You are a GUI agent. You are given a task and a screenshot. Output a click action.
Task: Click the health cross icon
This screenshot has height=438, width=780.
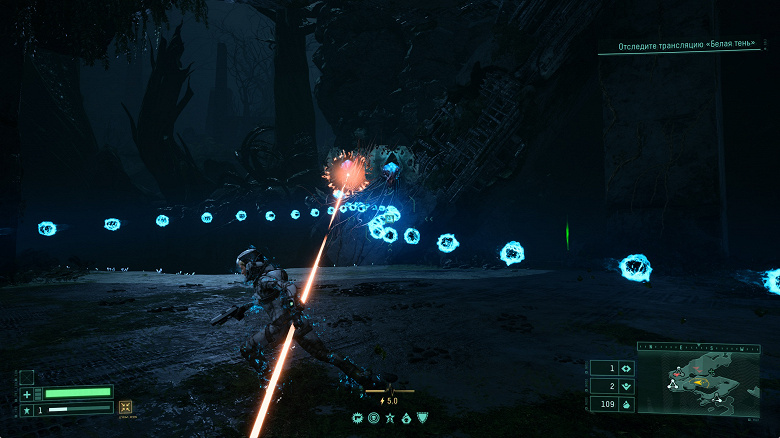point(27,394)
